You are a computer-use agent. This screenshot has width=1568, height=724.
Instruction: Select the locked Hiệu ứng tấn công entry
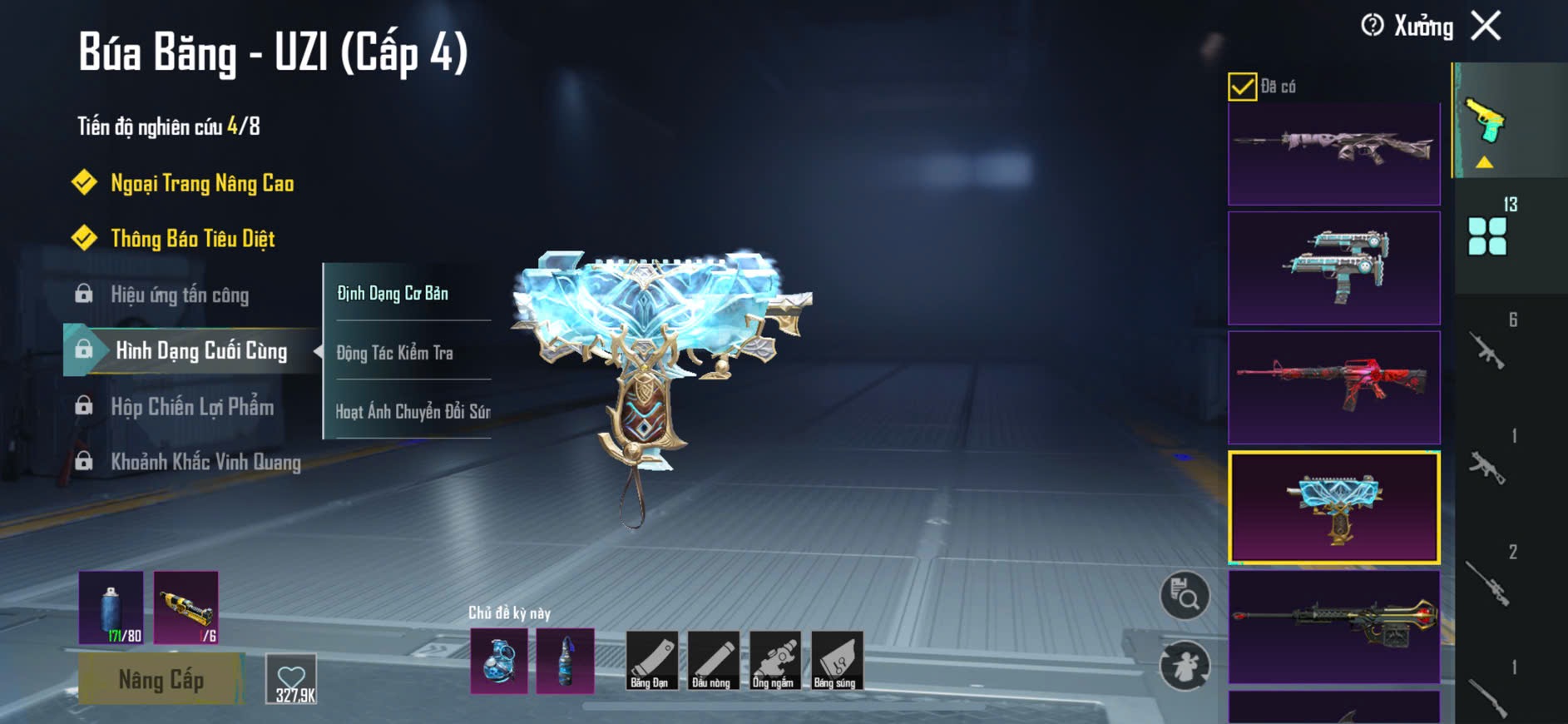tap(180, 295)
